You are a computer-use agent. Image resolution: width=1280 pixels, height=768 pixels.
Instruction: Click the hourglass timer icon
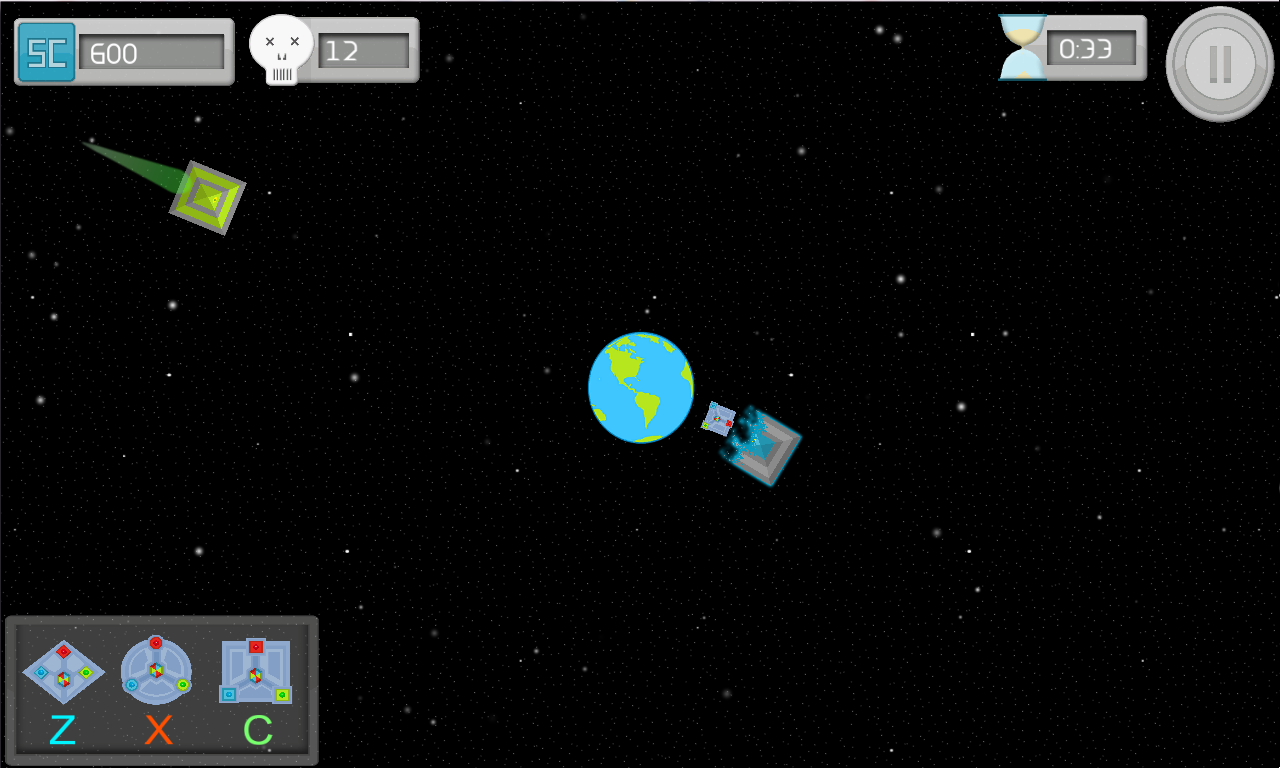click(x=1020, y=45)
